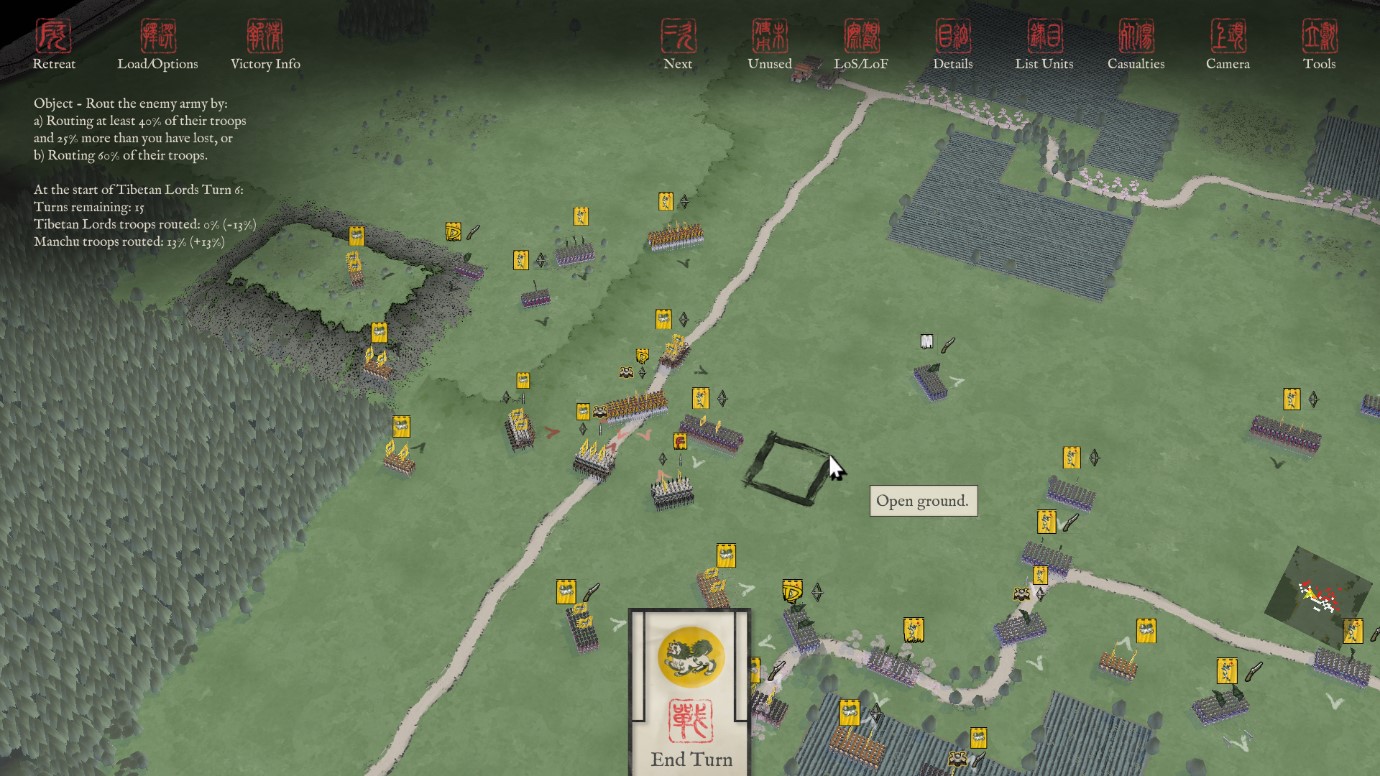The width and height of the screenshot is (1380, 776).
Task: Open unit Details
Action: [x=953, y=45]
